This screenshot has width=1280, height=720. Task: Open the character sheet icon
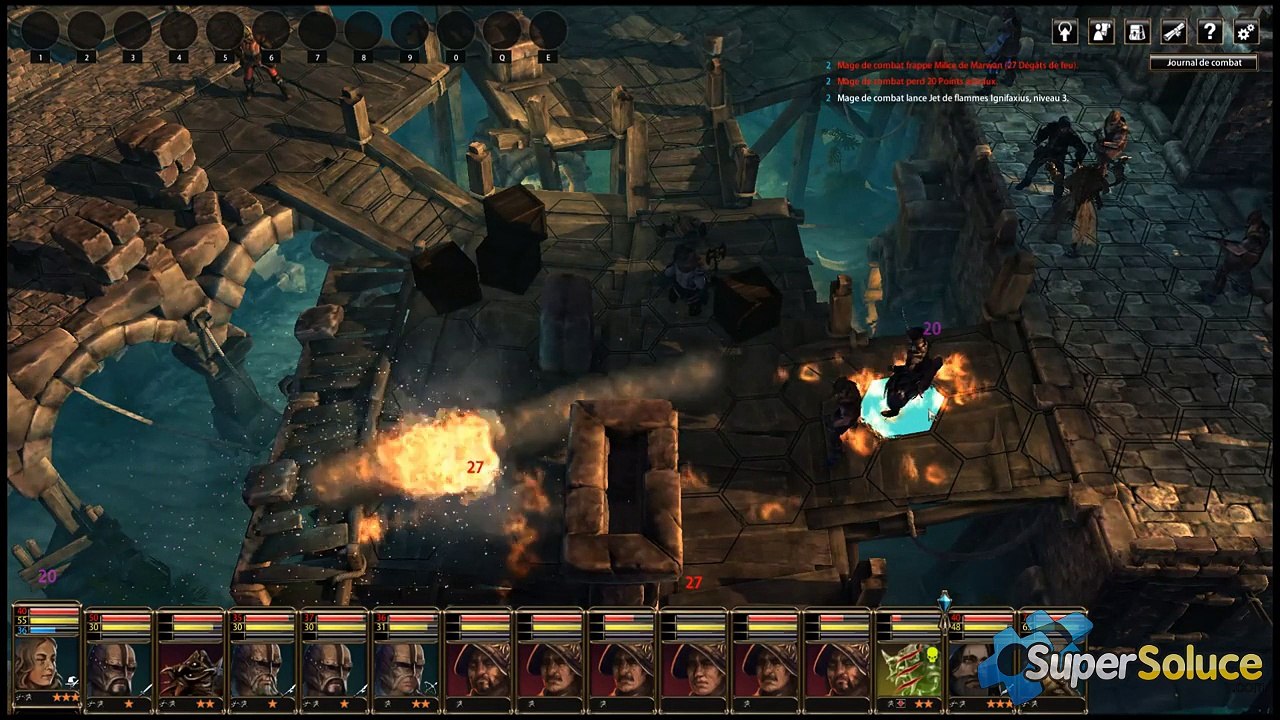(1101, 32)
